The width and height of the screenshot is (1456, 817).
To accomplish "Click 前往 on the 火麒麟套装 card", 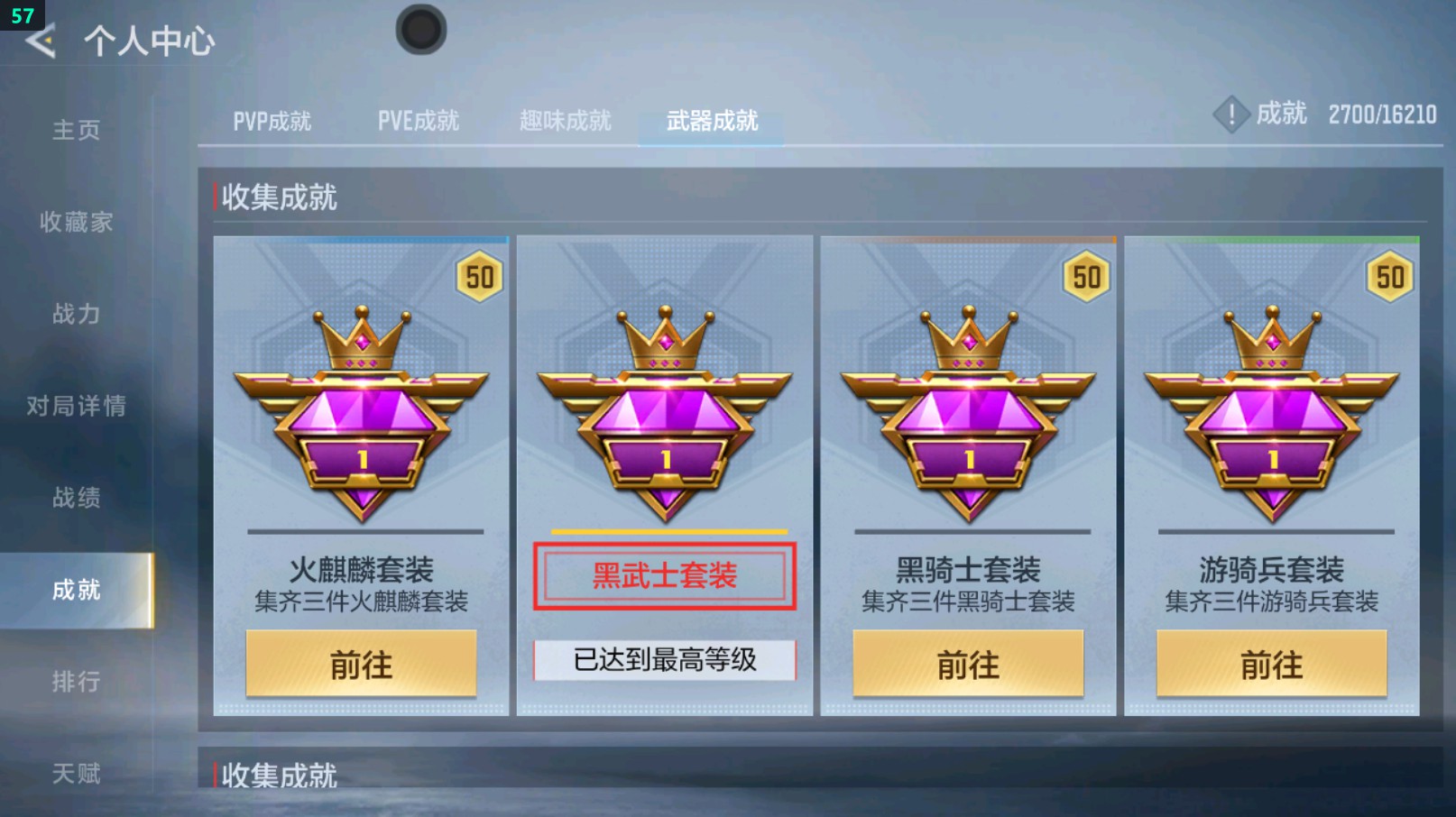I will coord(360,666).
